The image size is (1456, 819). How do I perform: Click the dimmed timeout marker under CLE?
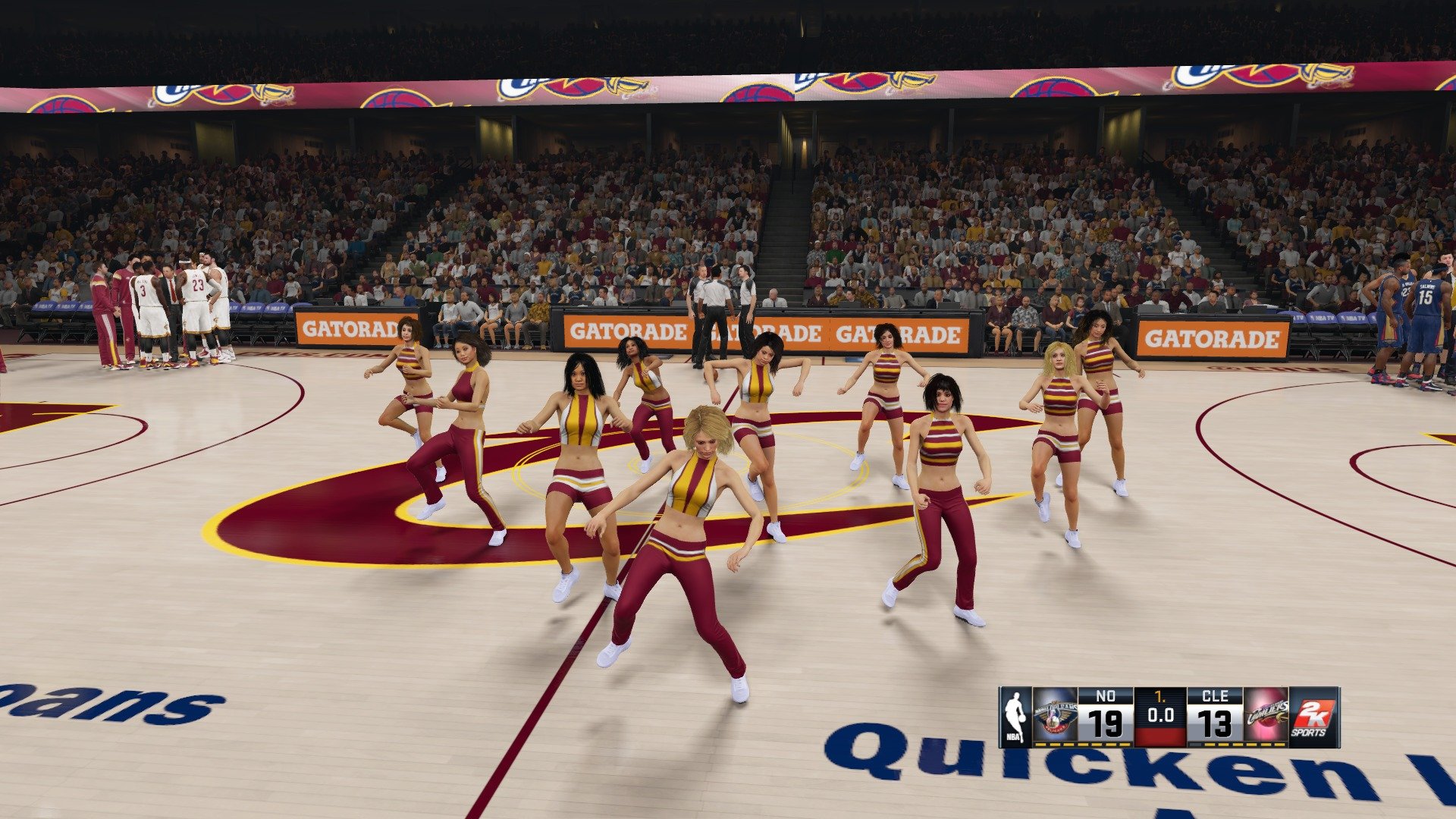click(1195, 744)
